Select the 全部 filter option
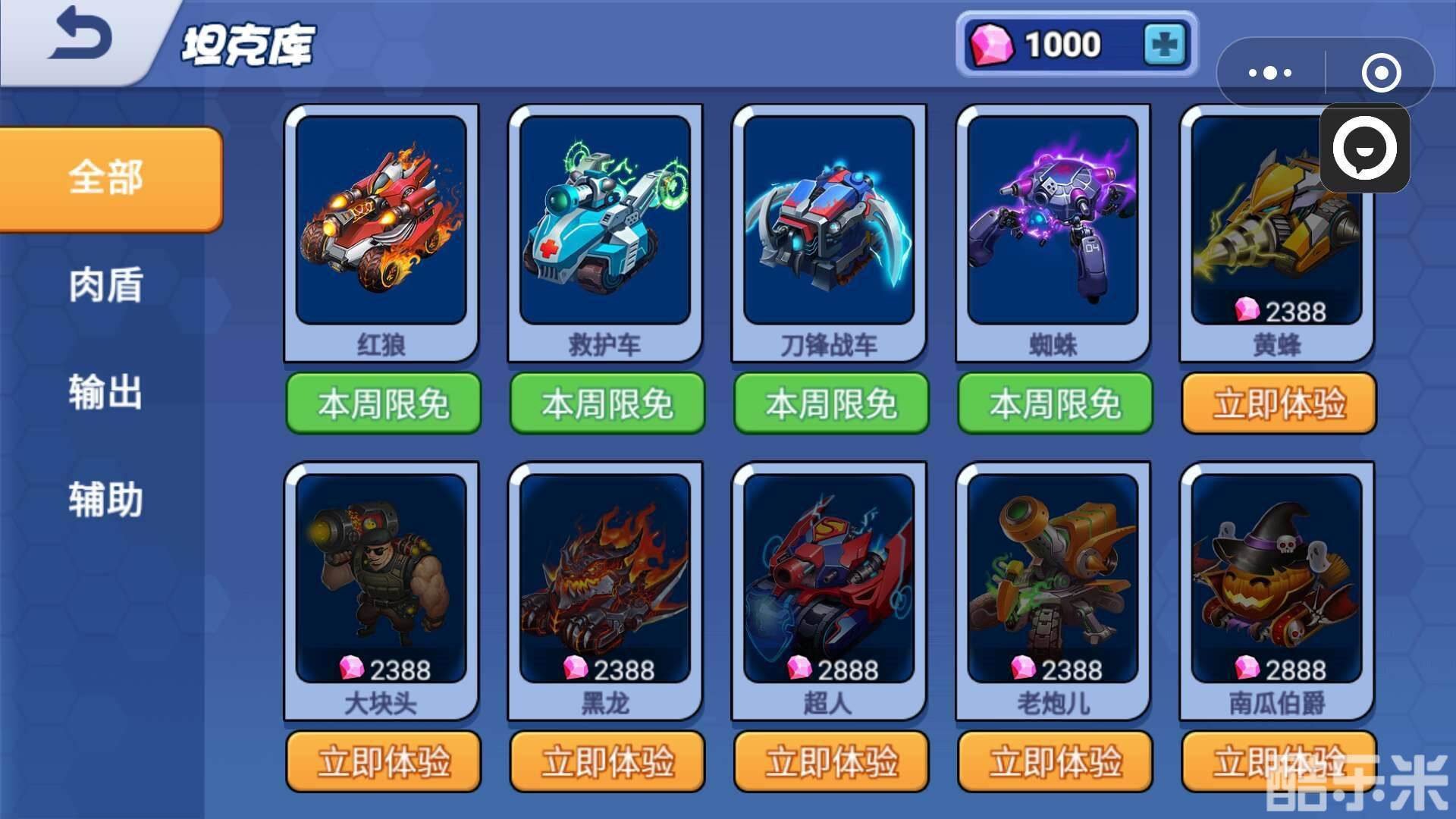 [105, 178]
